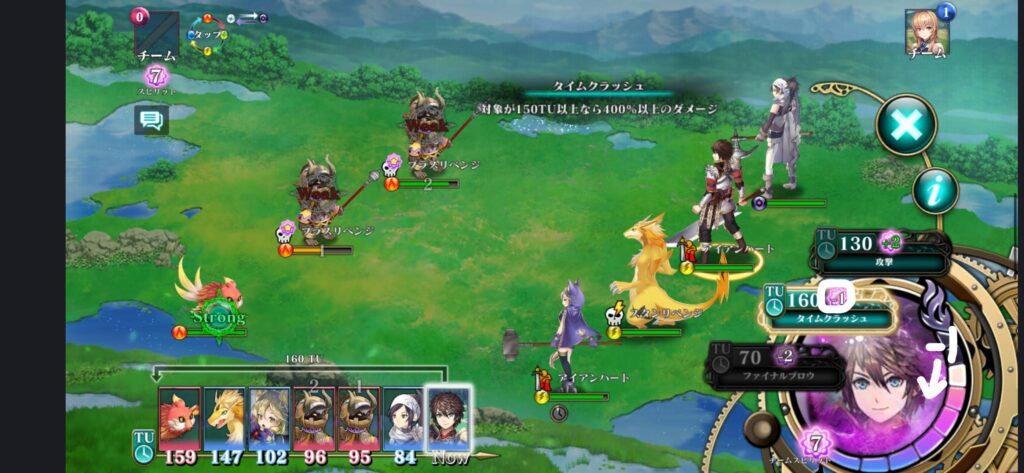Close the skill menu with the X button
This screenshot has width=1024, height=473.
coord(906,125)
